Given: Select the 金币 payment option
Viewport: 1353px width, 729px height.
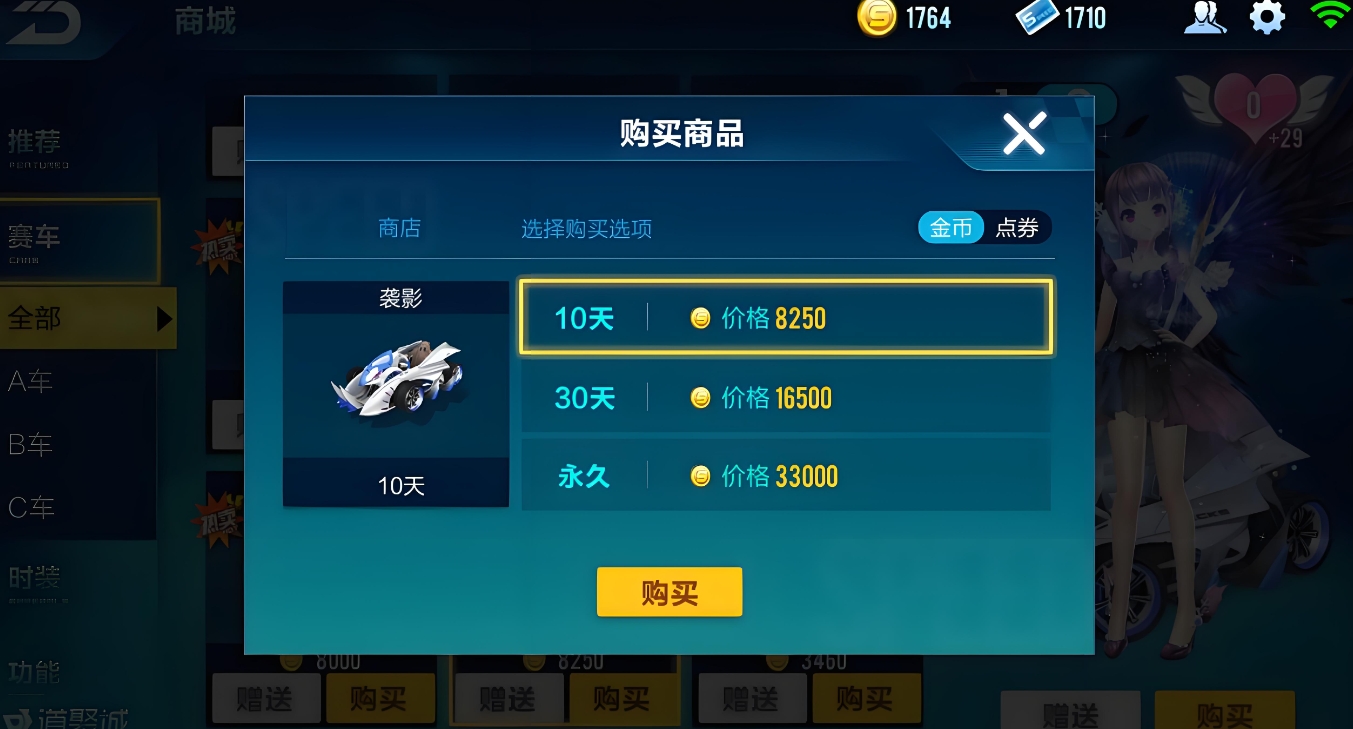Looking at the screenshot, I should 950,227.
